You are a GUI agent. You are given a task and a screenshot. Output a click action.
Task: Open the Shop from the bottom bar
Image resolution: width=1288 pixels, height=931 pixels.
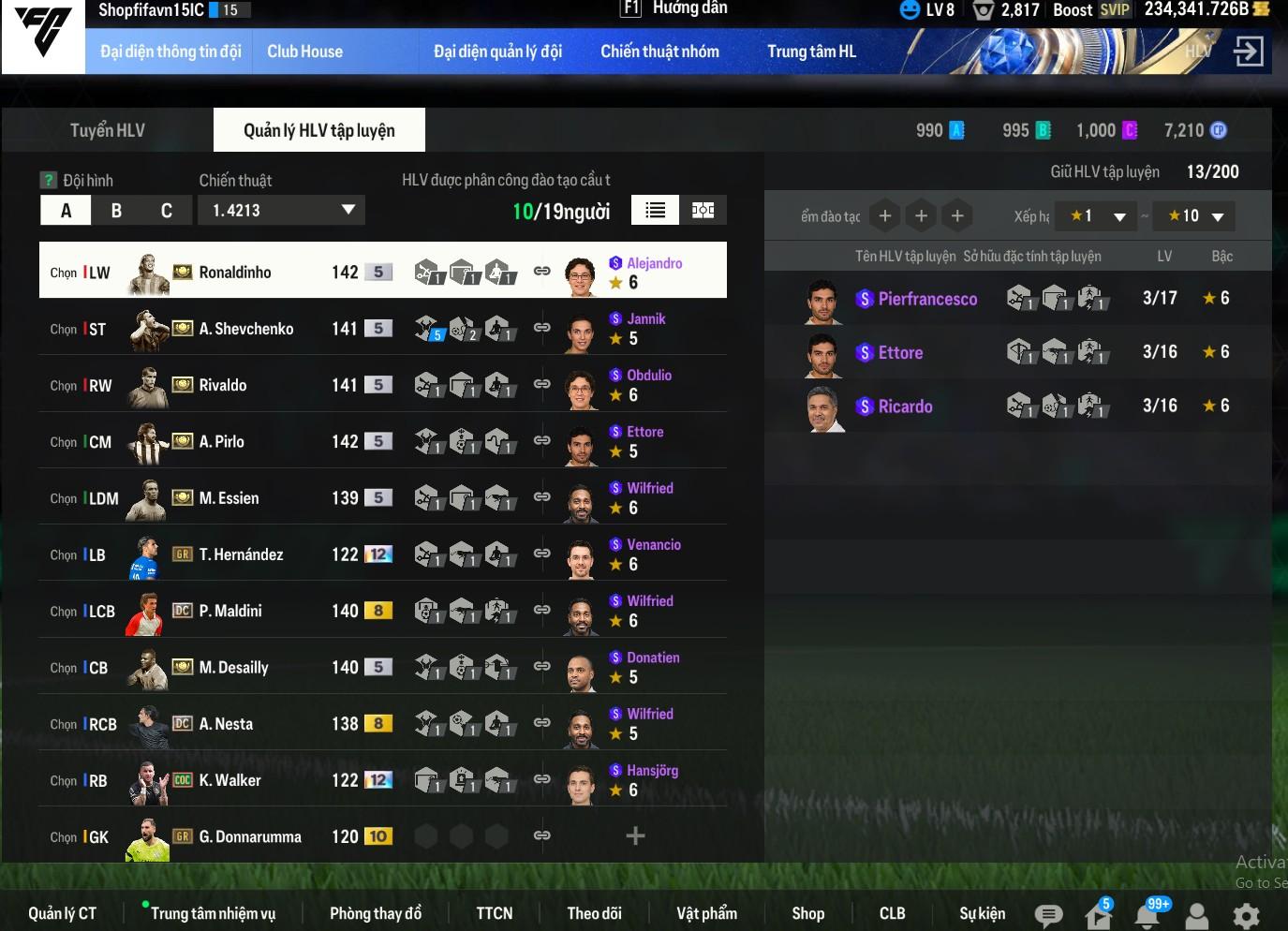pyautogui.click(x=807, y=913)
